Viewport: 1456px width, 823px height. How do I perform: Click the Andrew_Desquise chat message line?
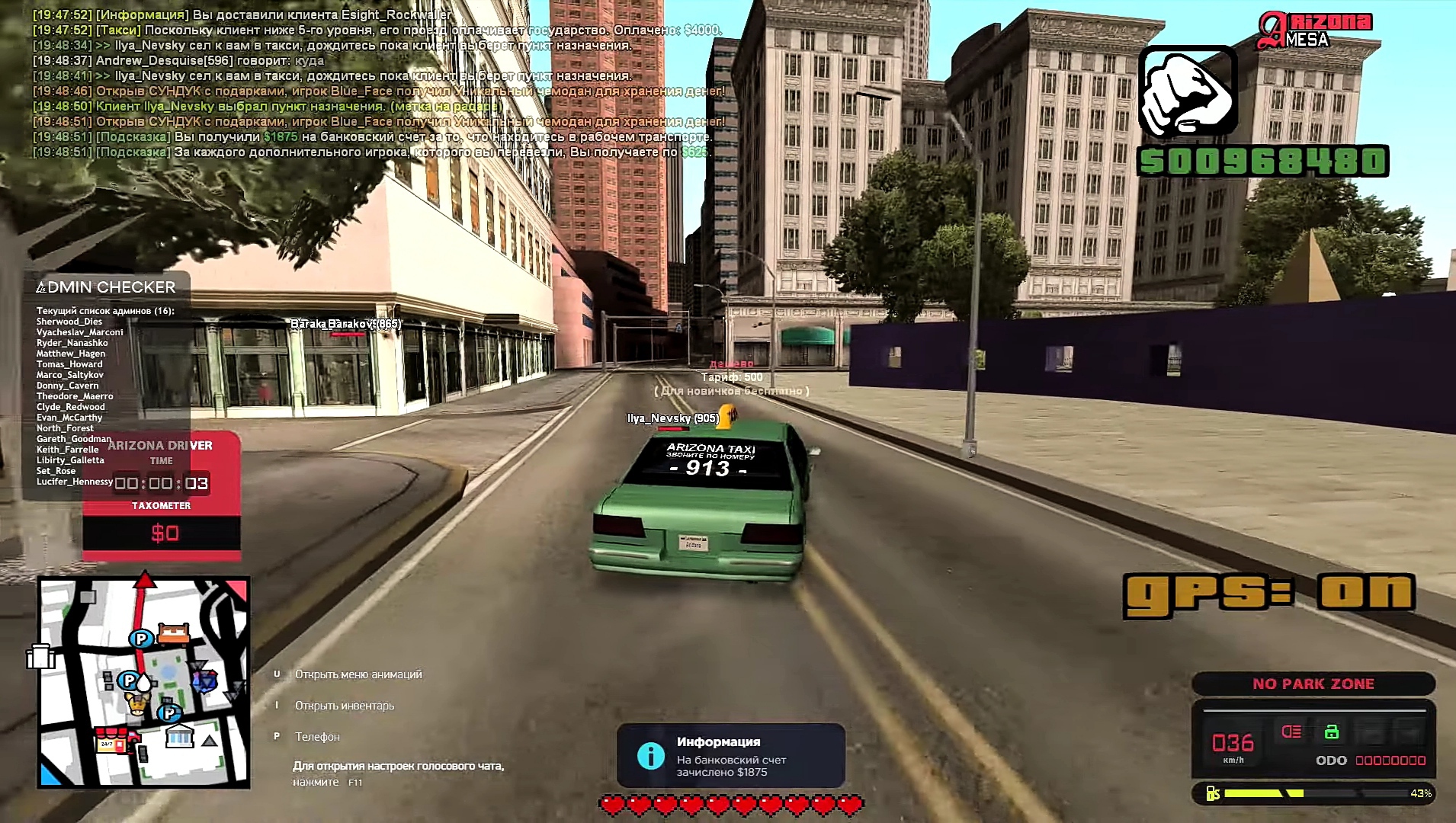coord(178,61)
